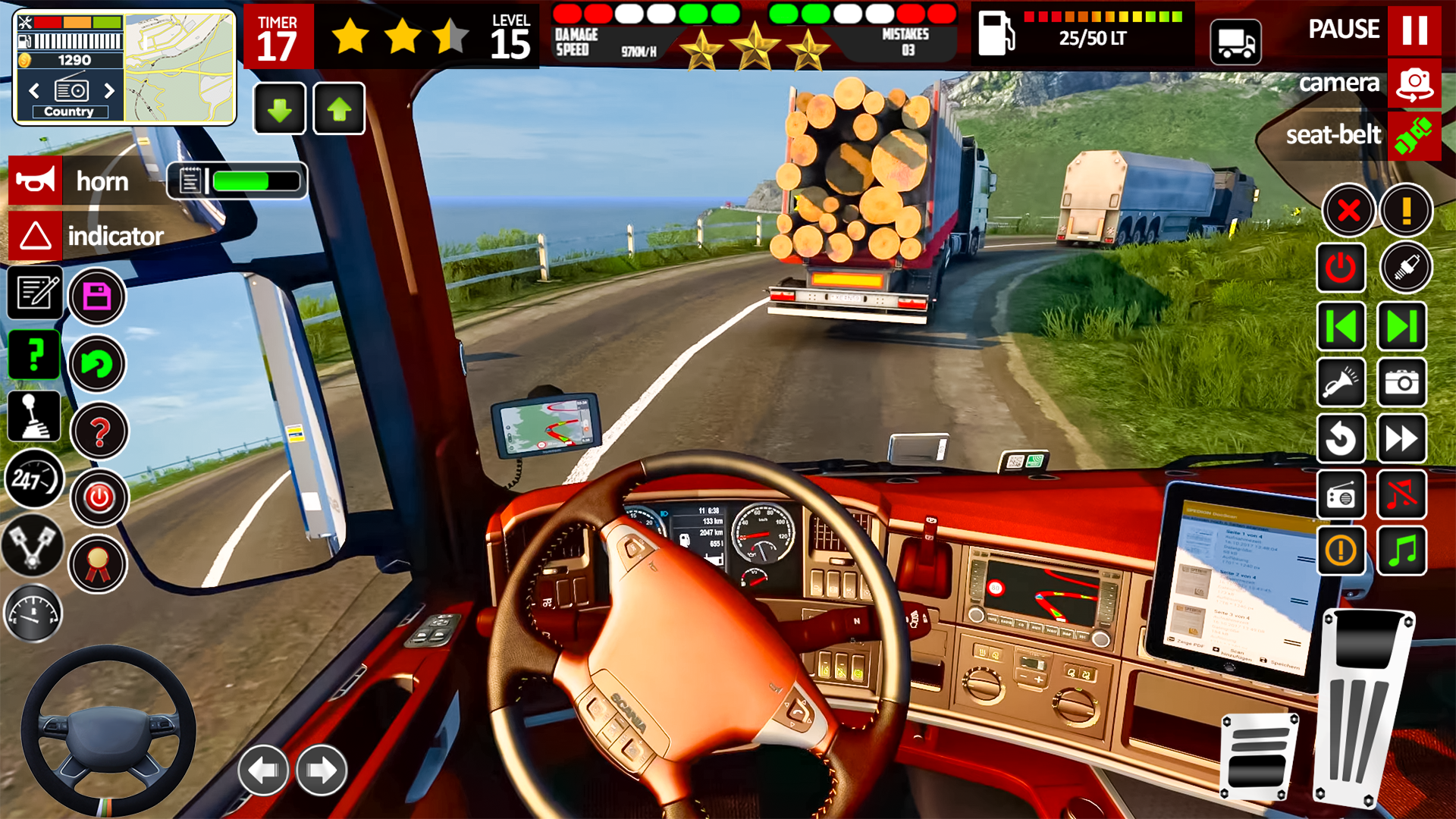Honk the horn

click(x=36, y=181)
